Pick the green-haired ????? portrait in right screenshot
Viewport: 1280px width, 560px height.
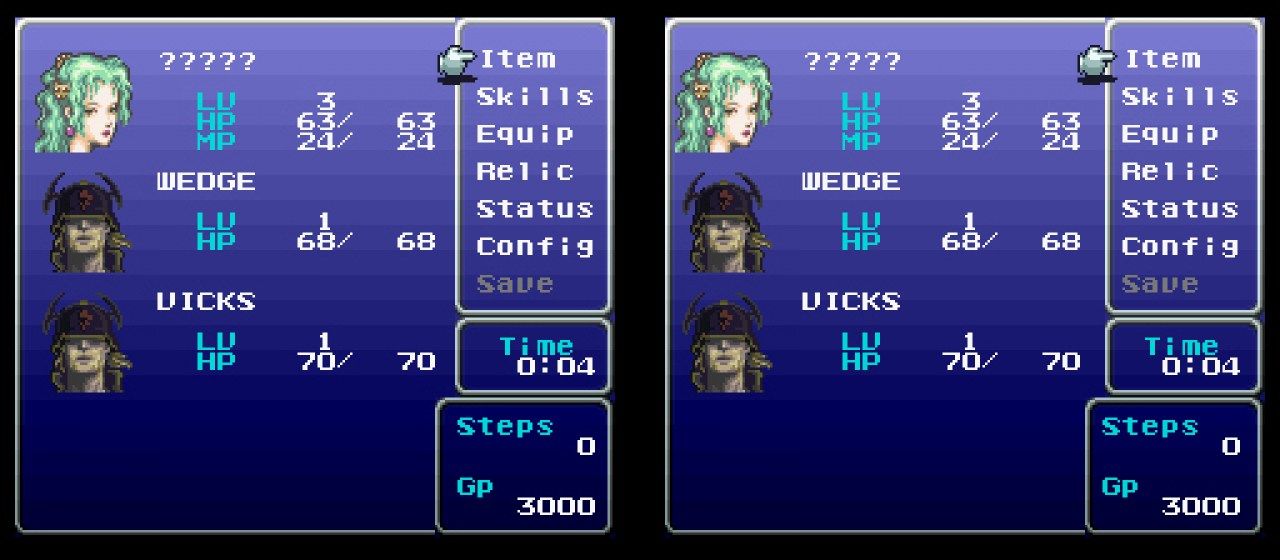pyautogui.click(x=727, y=102)
